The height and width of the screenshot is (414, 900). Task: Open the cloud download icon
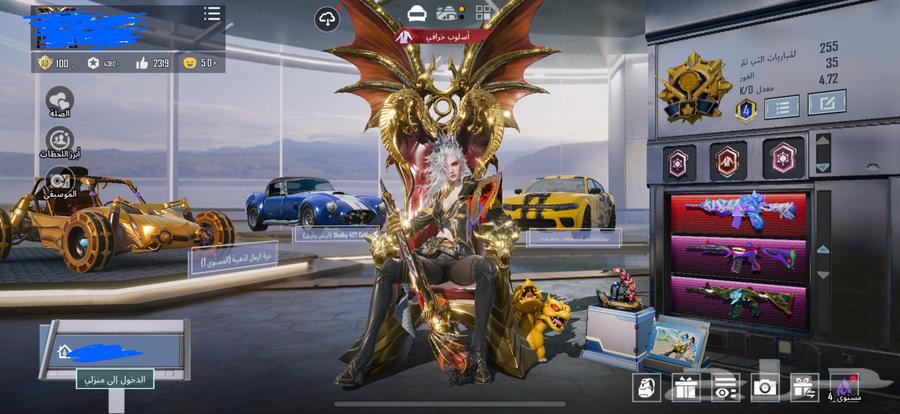(327, 18)
